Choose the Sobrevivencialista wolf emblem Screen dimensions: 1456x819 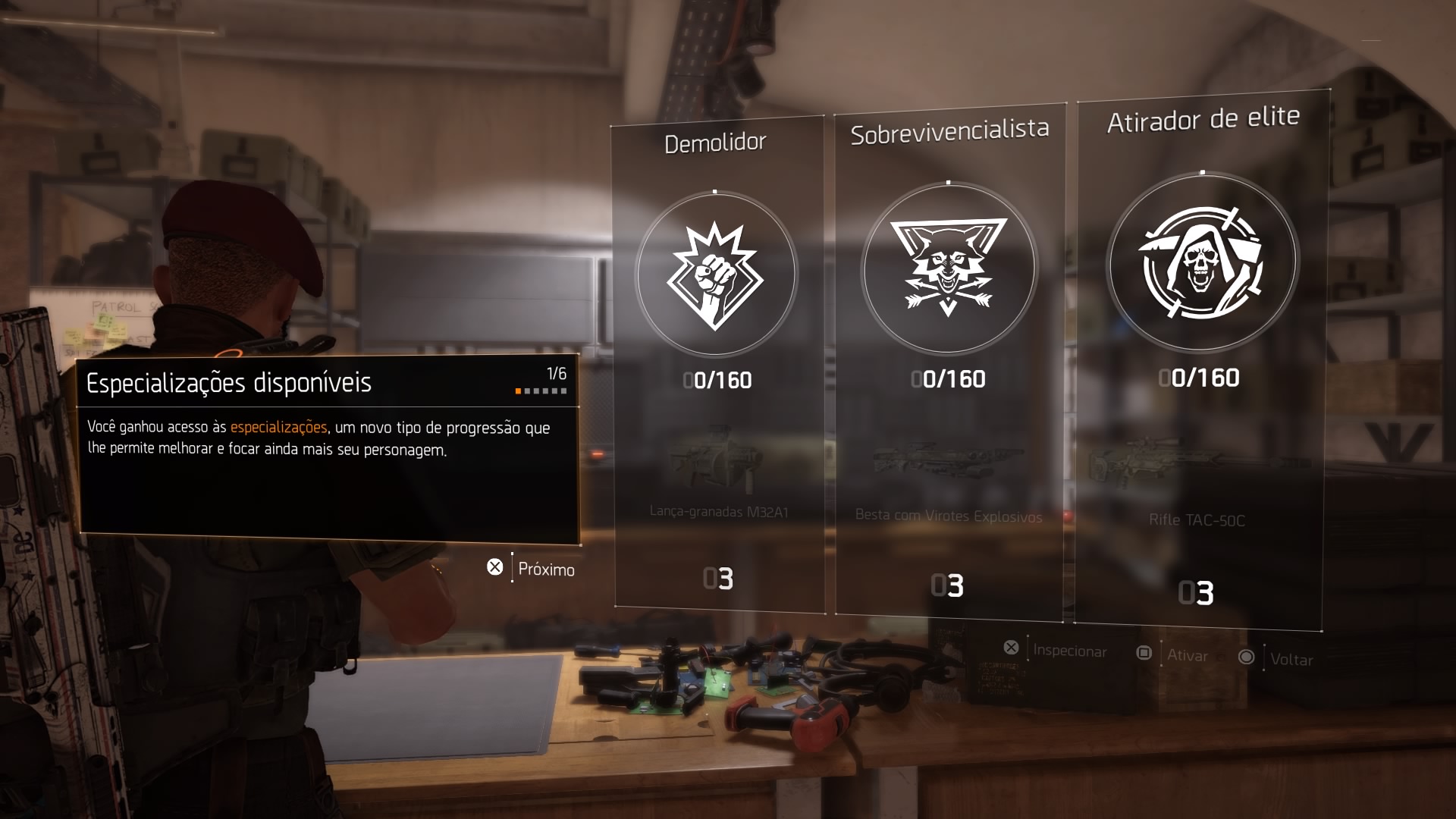(x=948, y=267)
